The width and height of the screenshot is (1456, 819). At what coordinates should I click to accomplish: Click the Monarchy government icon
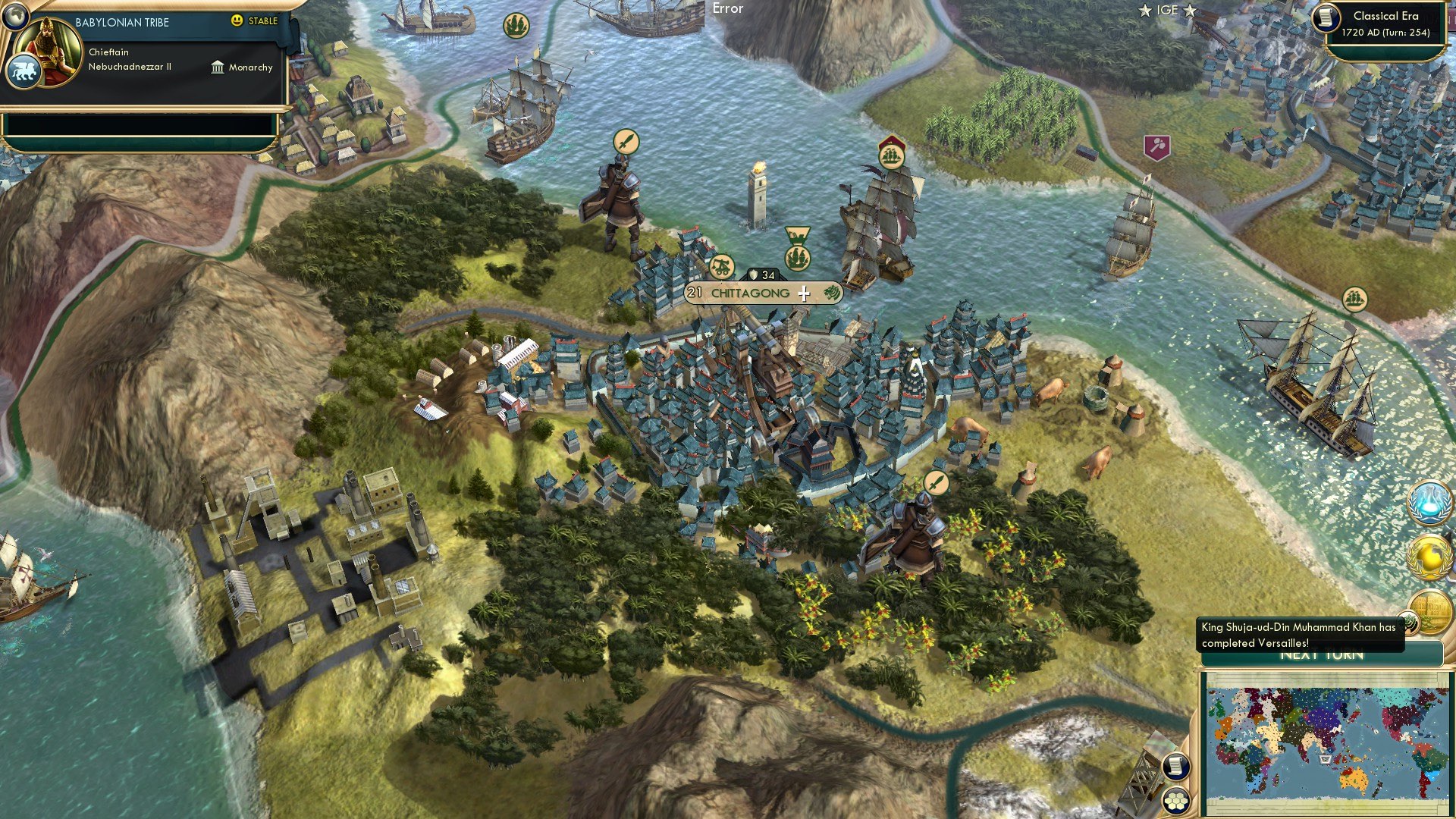[220, 67]
